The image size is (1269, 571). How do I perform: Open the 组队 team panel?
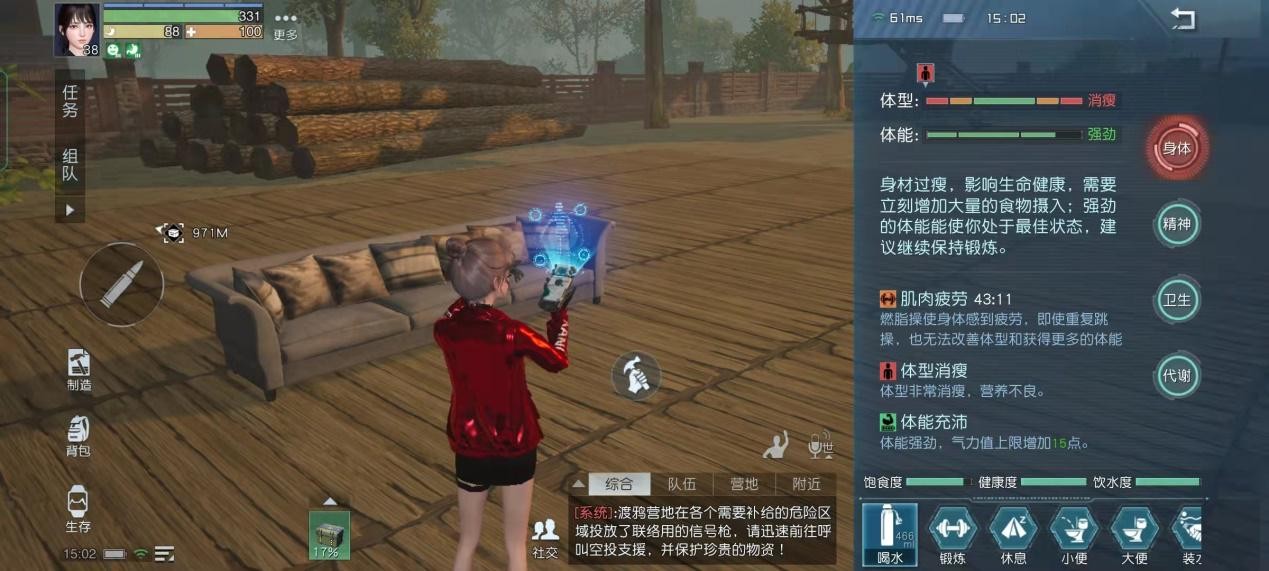[70, 165]
